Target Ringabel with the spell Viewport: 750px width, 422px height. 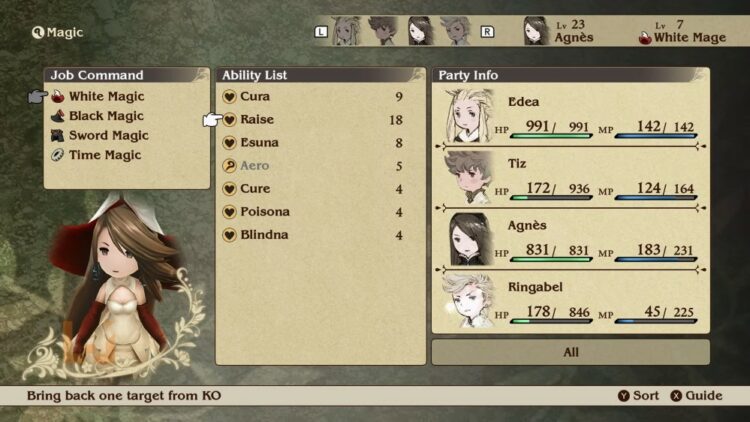pos(570,303)
